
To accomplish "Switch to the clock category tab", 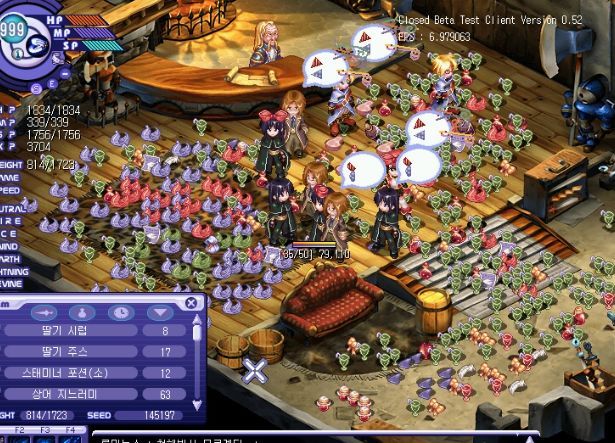I will tap(121, 312).
